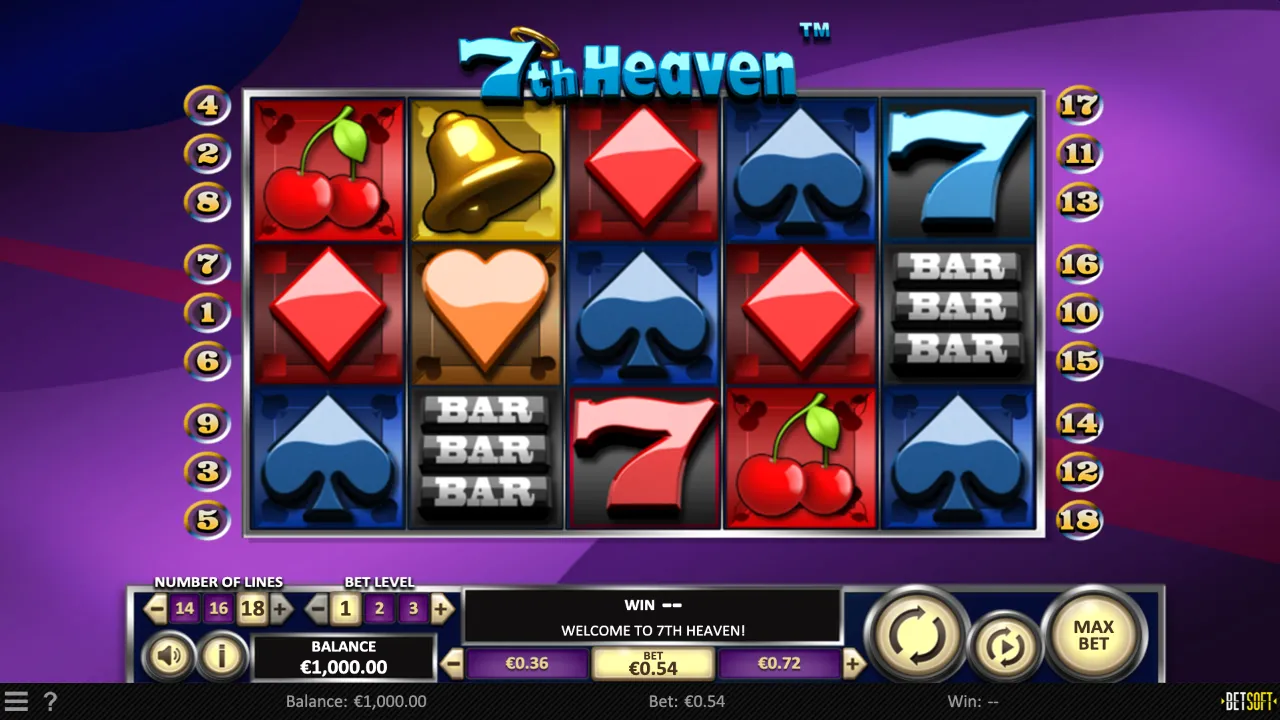Screen dimensions: 1280x720
Task: Select 16 lines in Number of Lines
Action: 219,608
